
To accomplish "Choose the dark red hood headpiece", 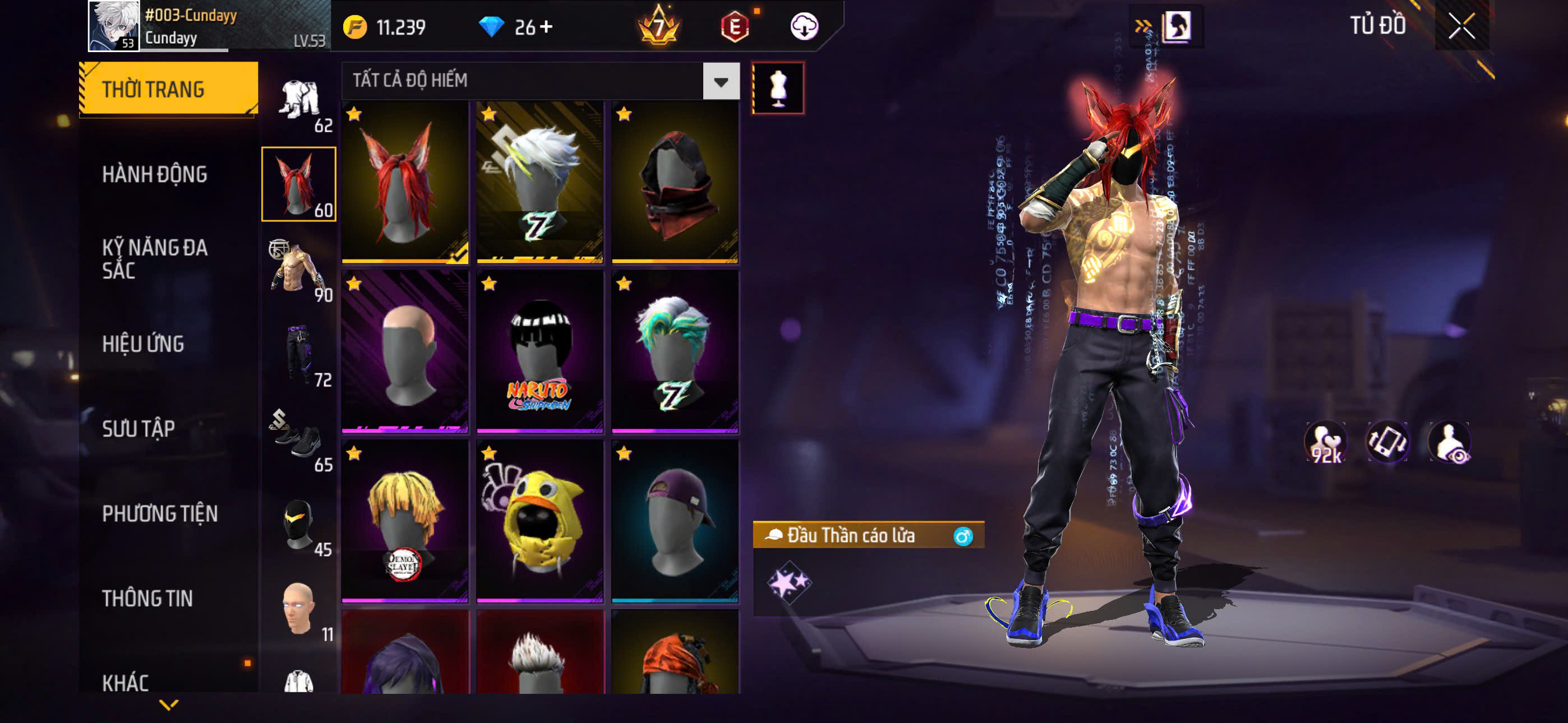I will (675, 183).
